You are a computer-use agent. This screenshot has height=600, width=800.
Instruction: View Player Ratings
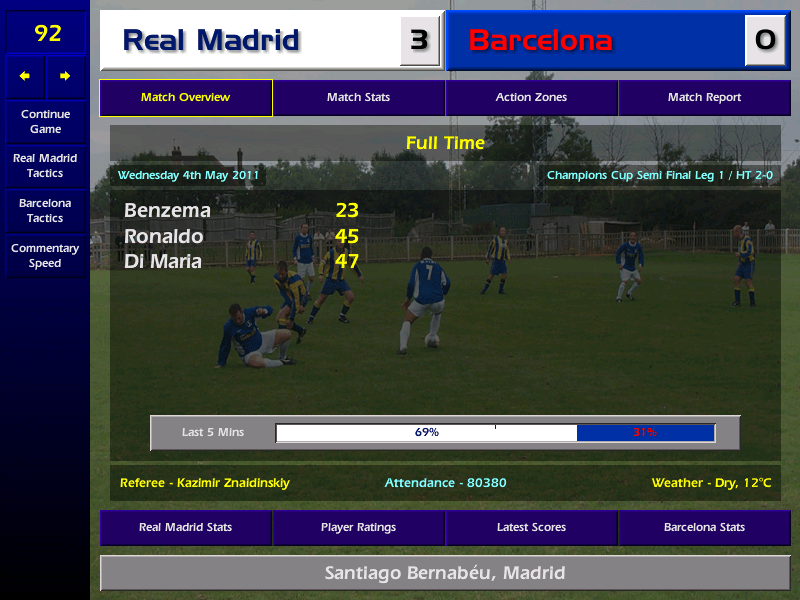(358, 527)
